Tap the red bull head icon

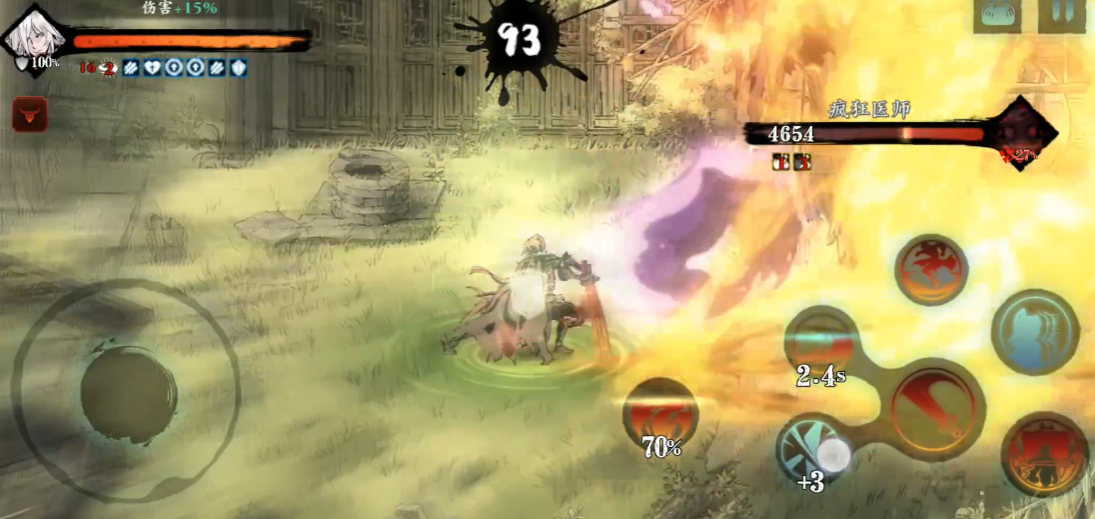(x=29, y=115)
